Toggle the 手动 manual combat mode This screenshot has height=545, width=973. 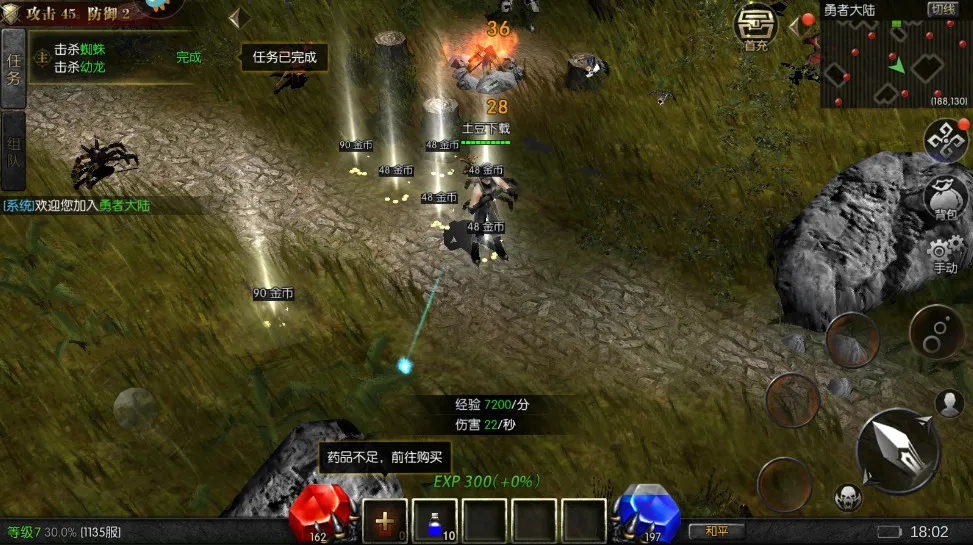pyautogui.click(x=945, y=255)
